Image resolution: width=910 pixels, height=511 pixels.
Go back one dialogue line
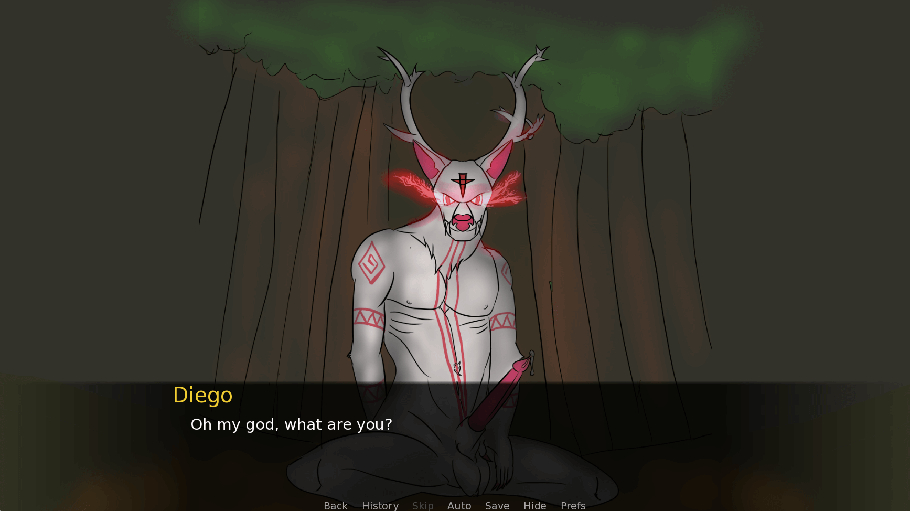[336, 505]
